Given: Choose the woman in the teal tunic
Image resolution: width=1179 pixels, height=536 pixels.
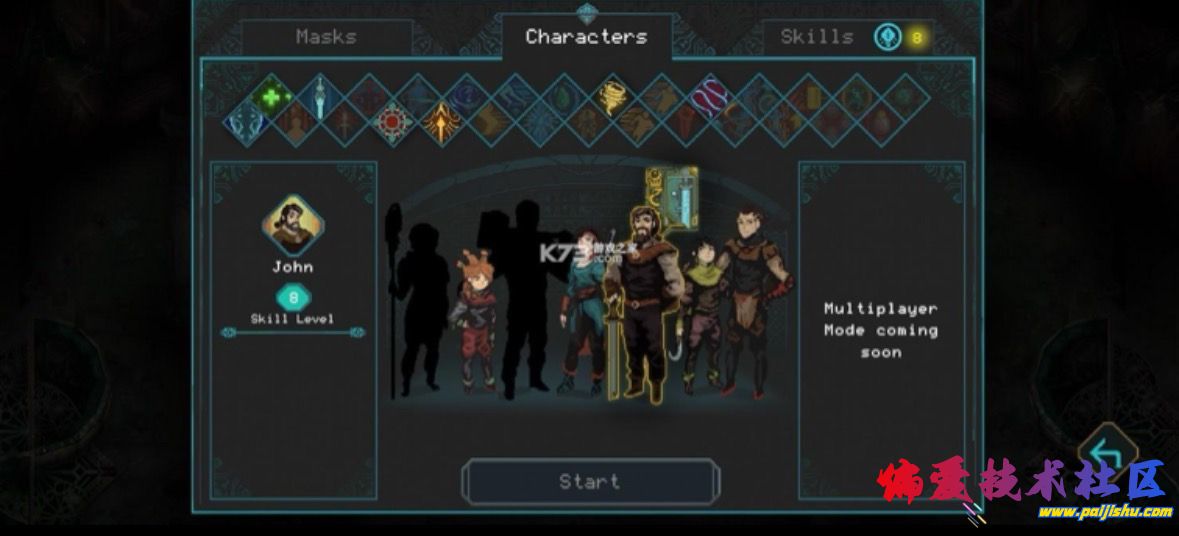Looking at the screenshot, I should coord(581,310).
